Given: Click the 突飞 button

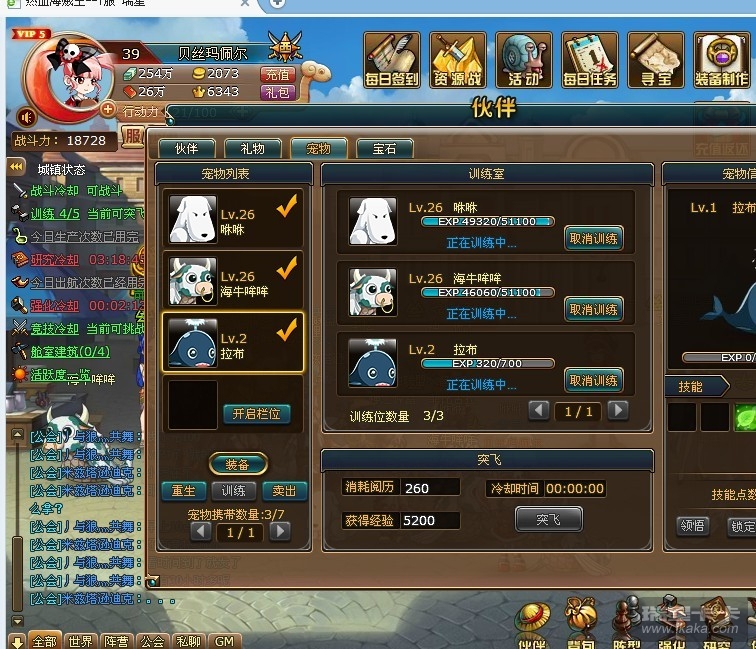Looking at the screenshot, I should [x=548, y=519].
